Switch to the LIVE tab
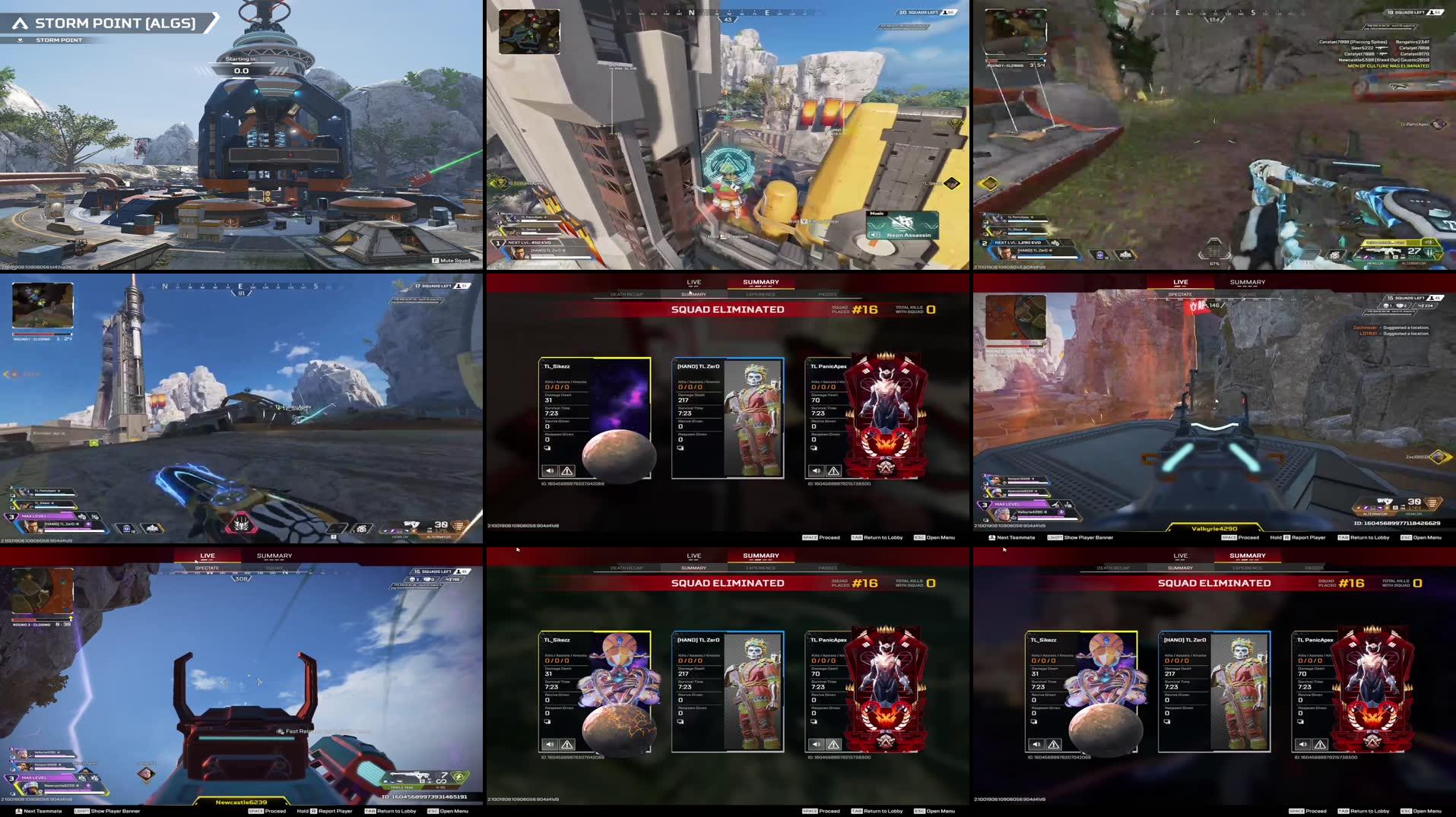The width and height of the screenshot is (1456, 817). 693,282
